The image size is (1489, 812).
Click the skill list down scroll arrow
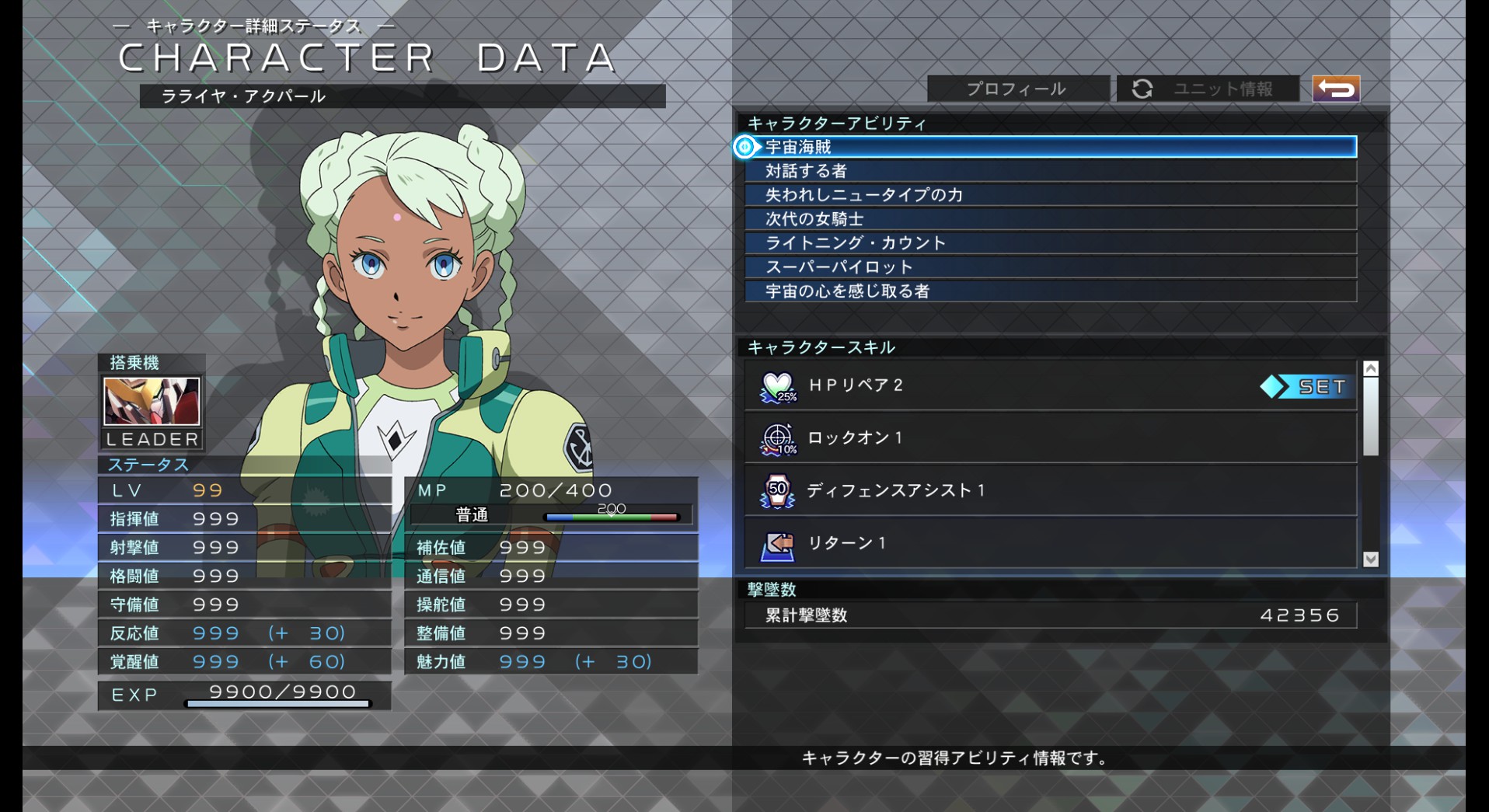[x=1371, y=559]
